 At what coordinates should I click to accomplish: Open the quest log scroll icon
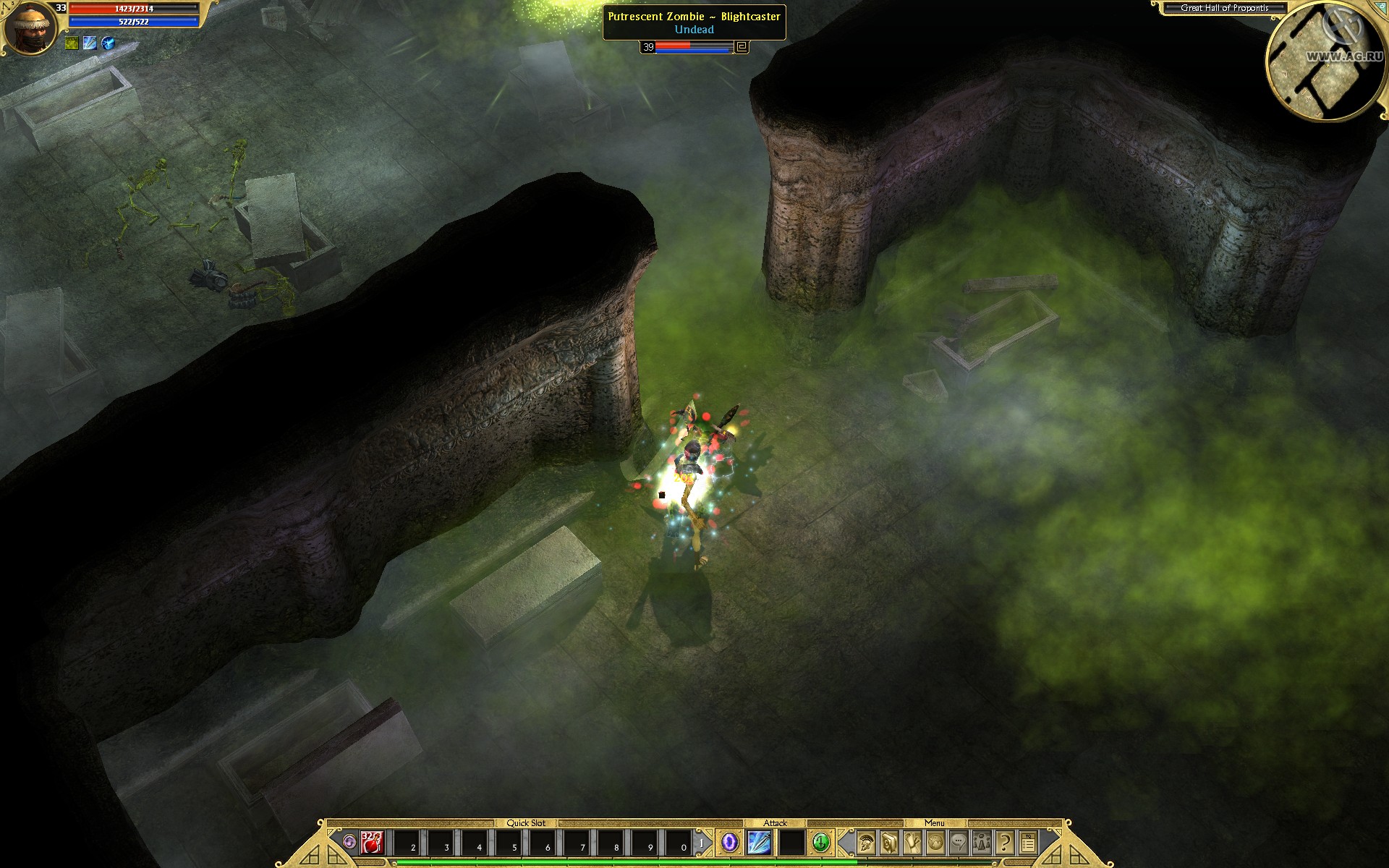click(x=912, y=843)
